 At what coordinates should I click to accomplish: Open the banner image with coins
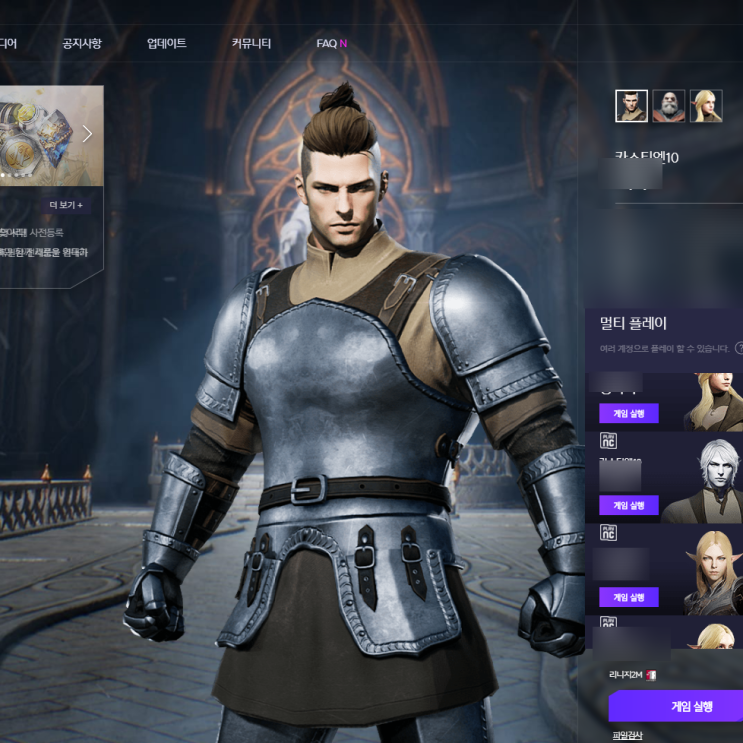coord(40,135)
